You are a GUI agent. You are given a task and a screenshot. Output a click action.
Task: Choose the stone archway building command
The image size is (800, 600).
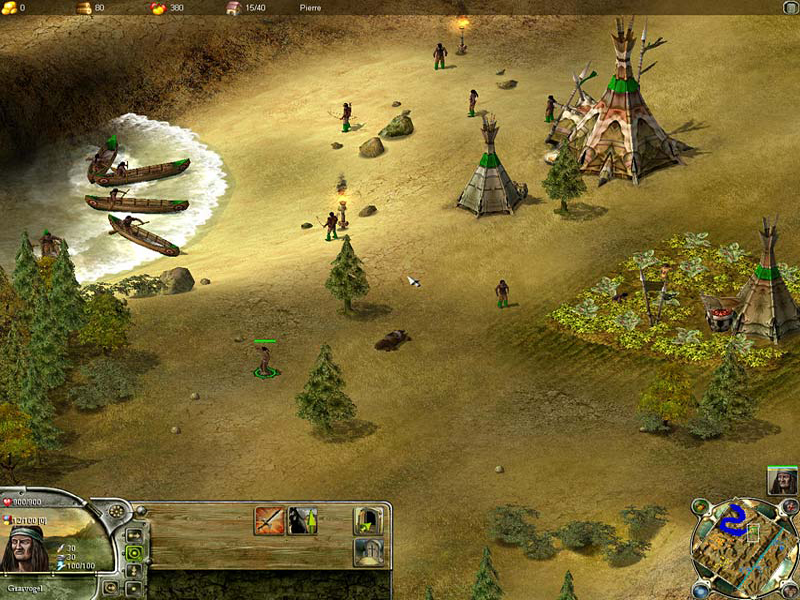[367, 552]
